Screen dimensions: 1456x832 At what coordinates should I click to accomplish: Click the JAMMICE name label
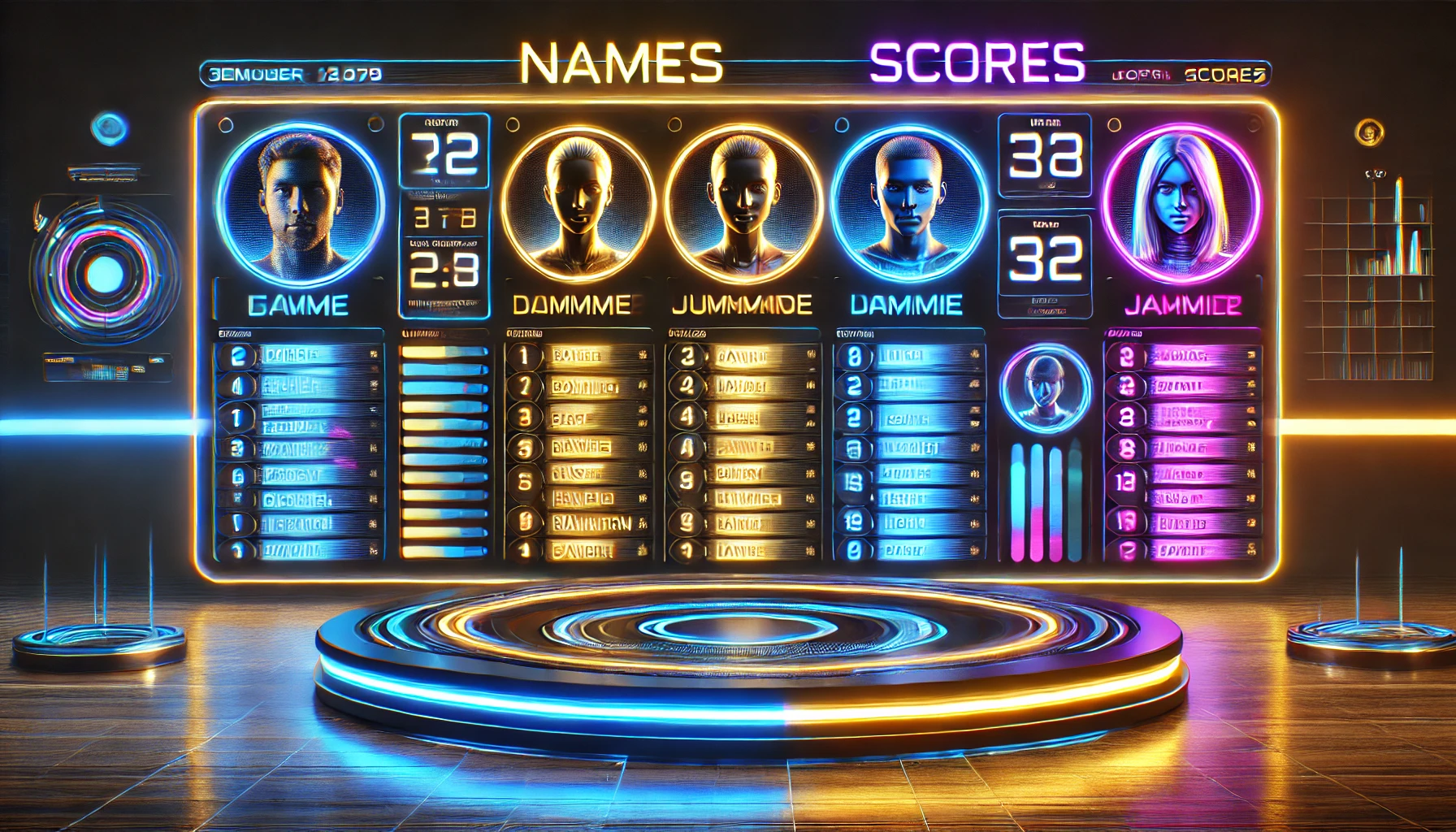(x=1182, y=305)
